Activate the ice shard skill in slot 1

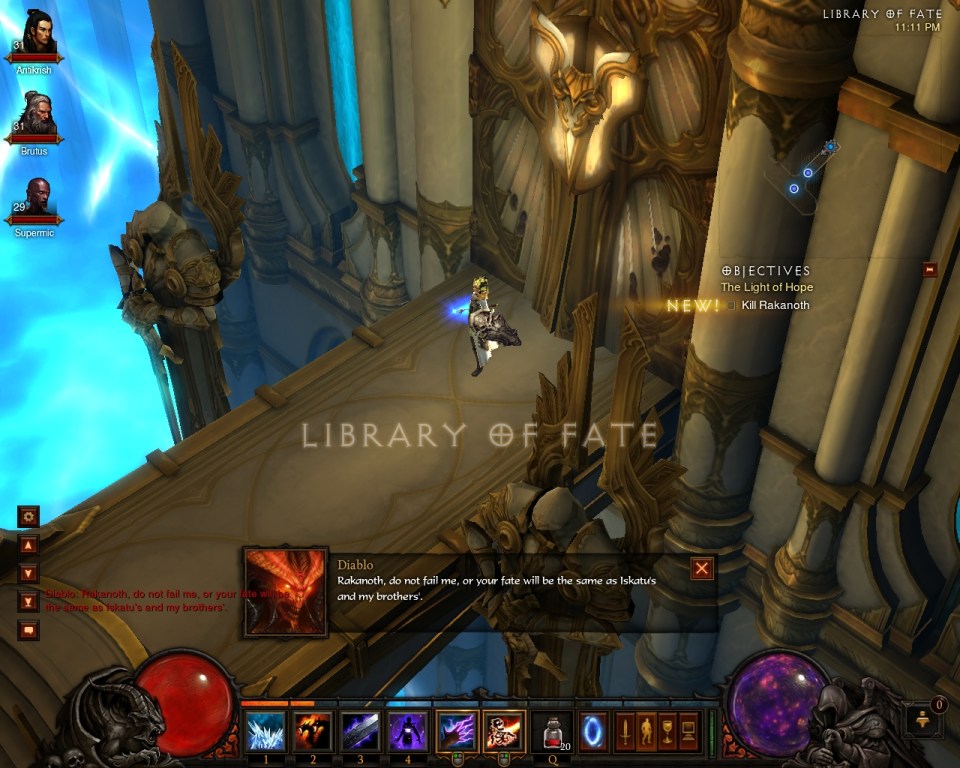coord(266,731)
